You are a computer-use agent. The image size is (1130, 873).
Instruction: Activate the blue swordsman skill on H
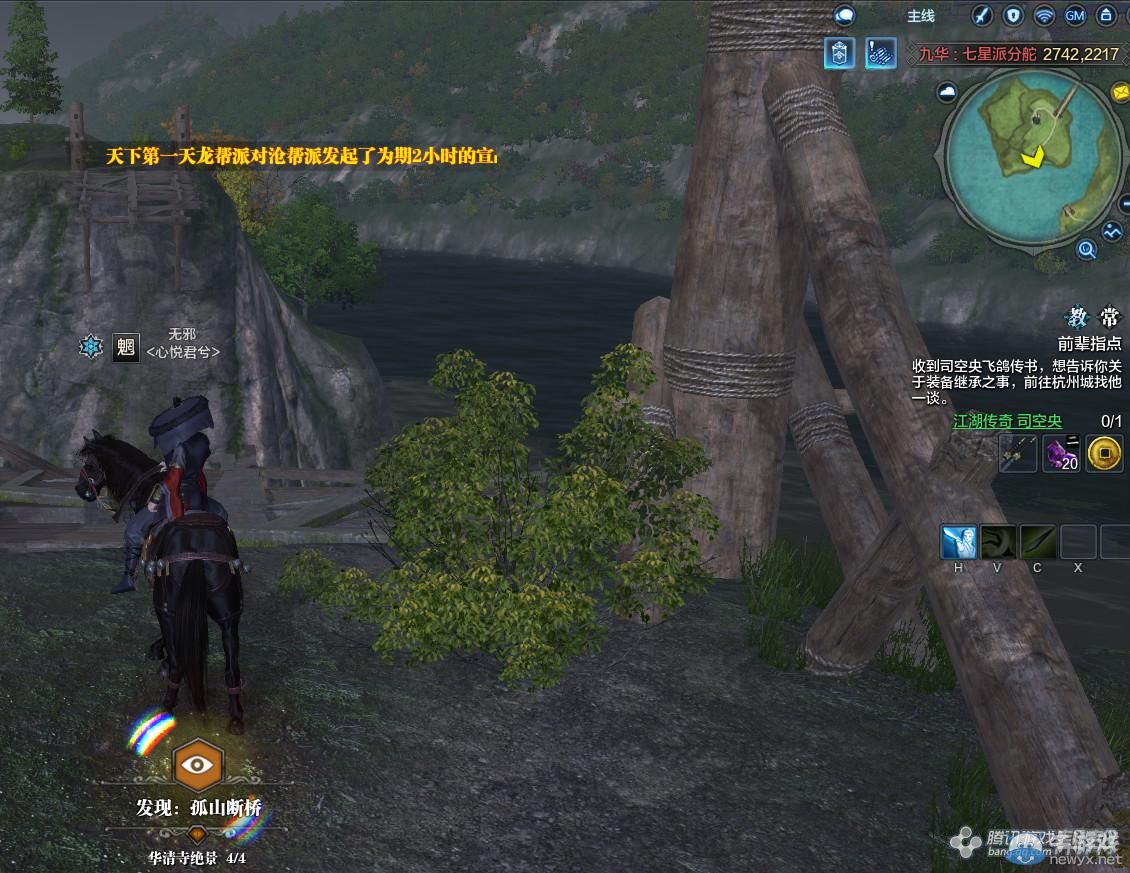pos(958,542)
